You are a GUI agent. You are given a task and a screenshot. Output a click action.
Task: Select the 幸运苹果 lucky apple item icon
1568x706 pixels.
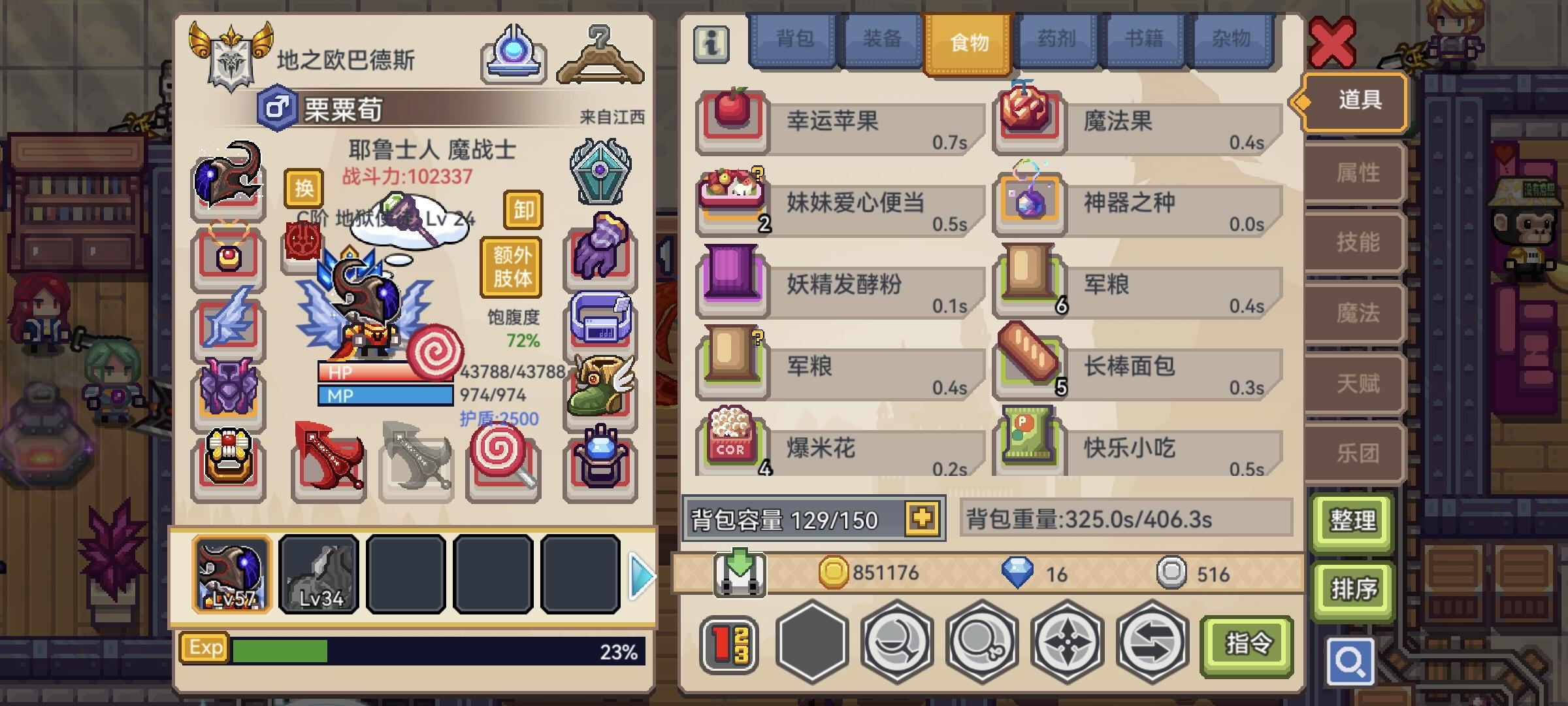730,121
